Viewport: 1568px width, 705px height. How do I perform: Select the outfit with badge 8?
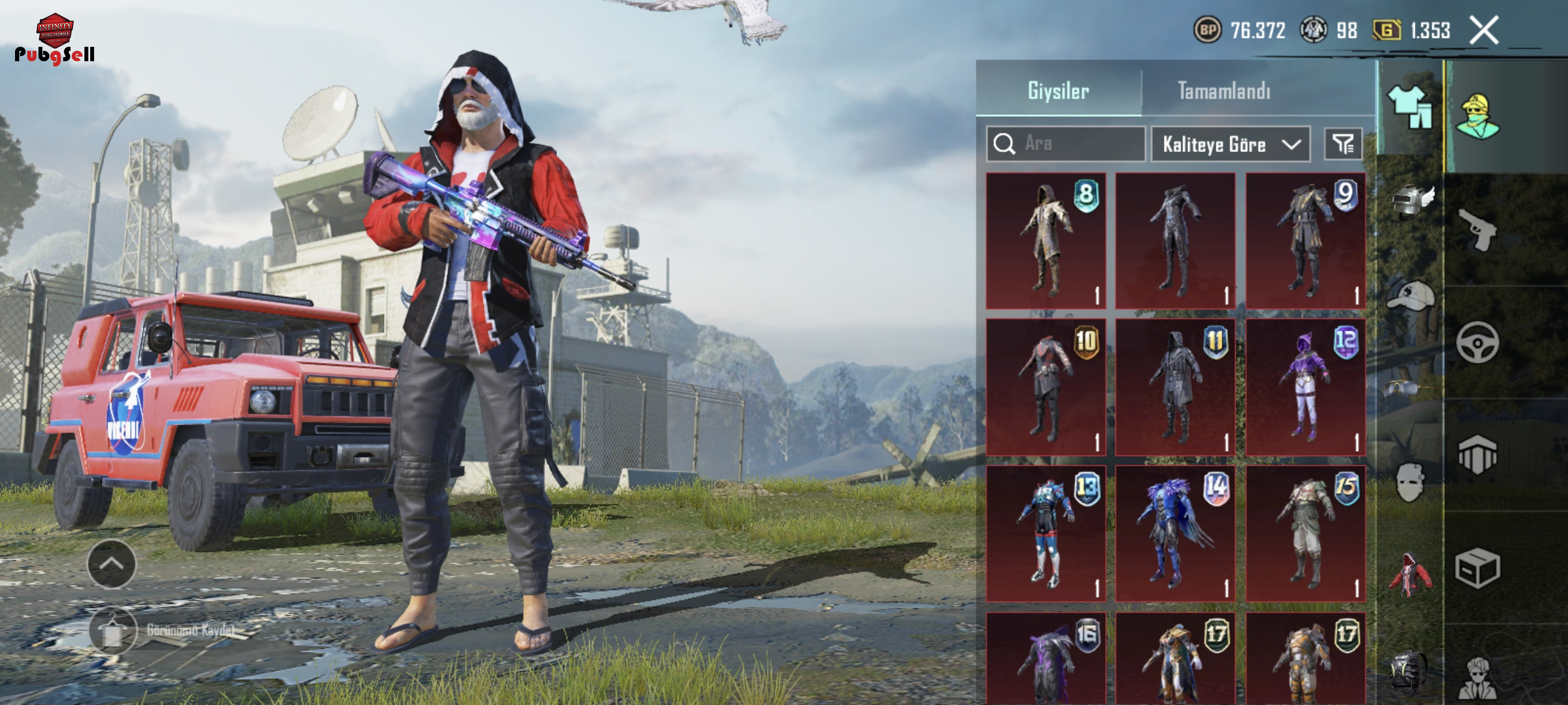click(x=1045, y=241)
